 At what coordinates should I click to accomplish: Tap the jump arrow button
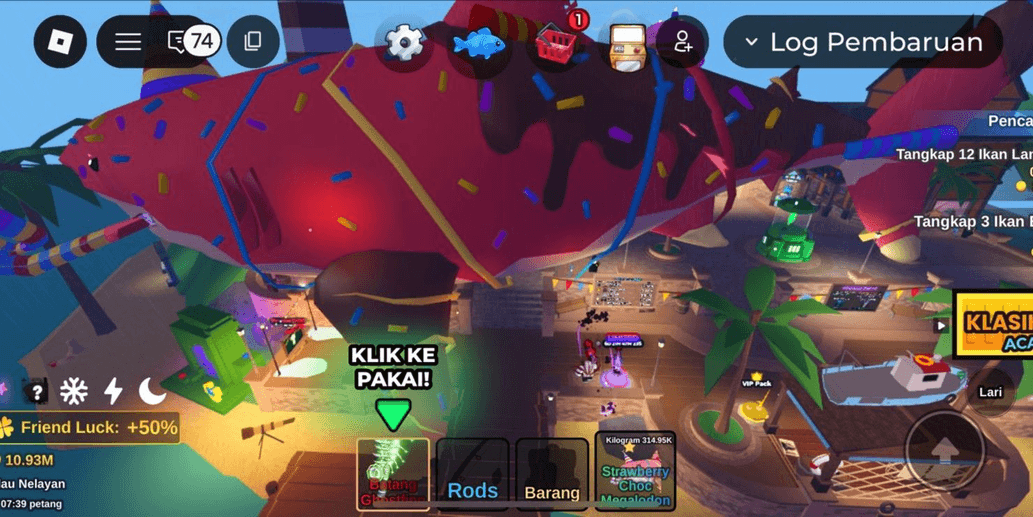pyautogui.click(x=944, y=452)
